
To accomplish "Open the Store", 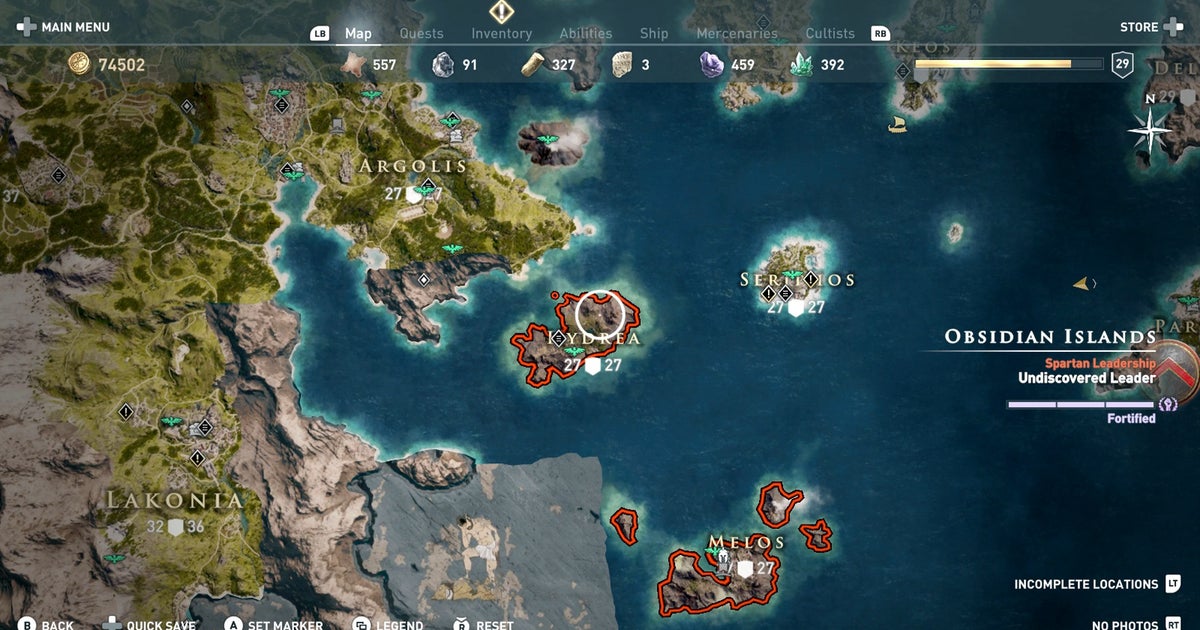I will (1138, 27).
